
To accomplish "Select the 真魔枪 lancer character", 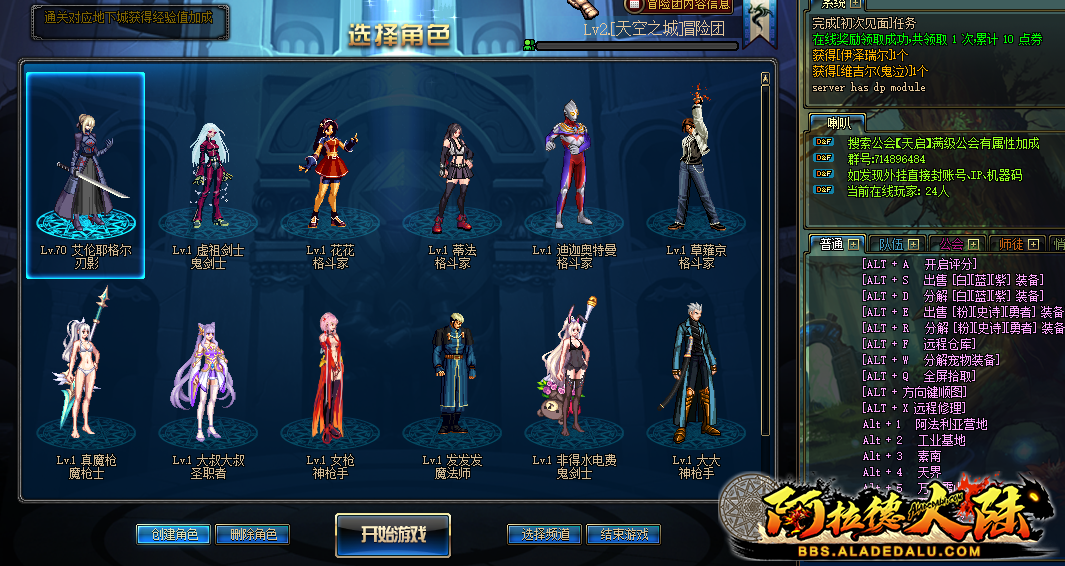I will pyautogui.click(x=86, y=375).
